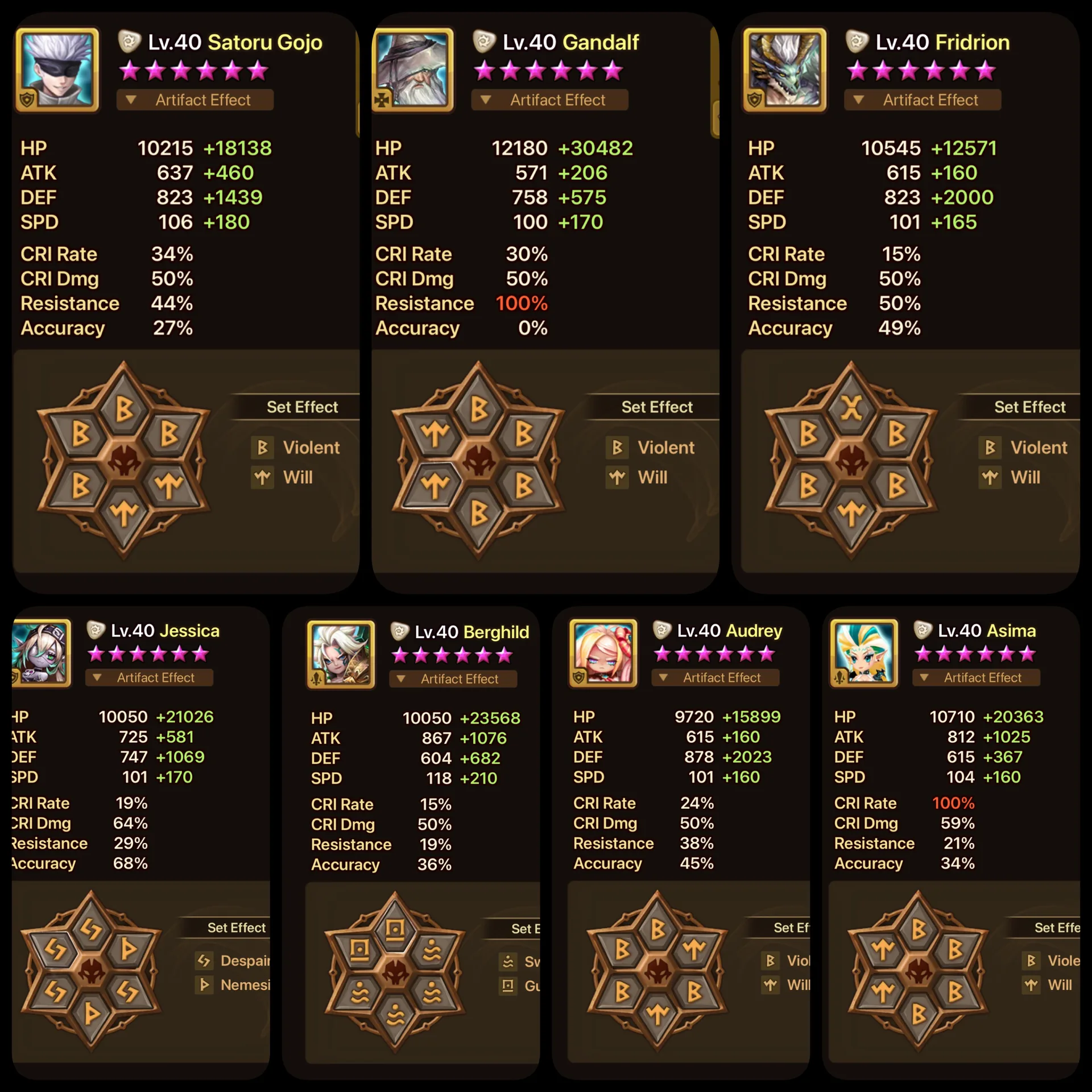Viewport: 1092px width, 1092px height.
Task: Expand Jessica's Artifact Effect dropdown
Action: coord(149,677)
